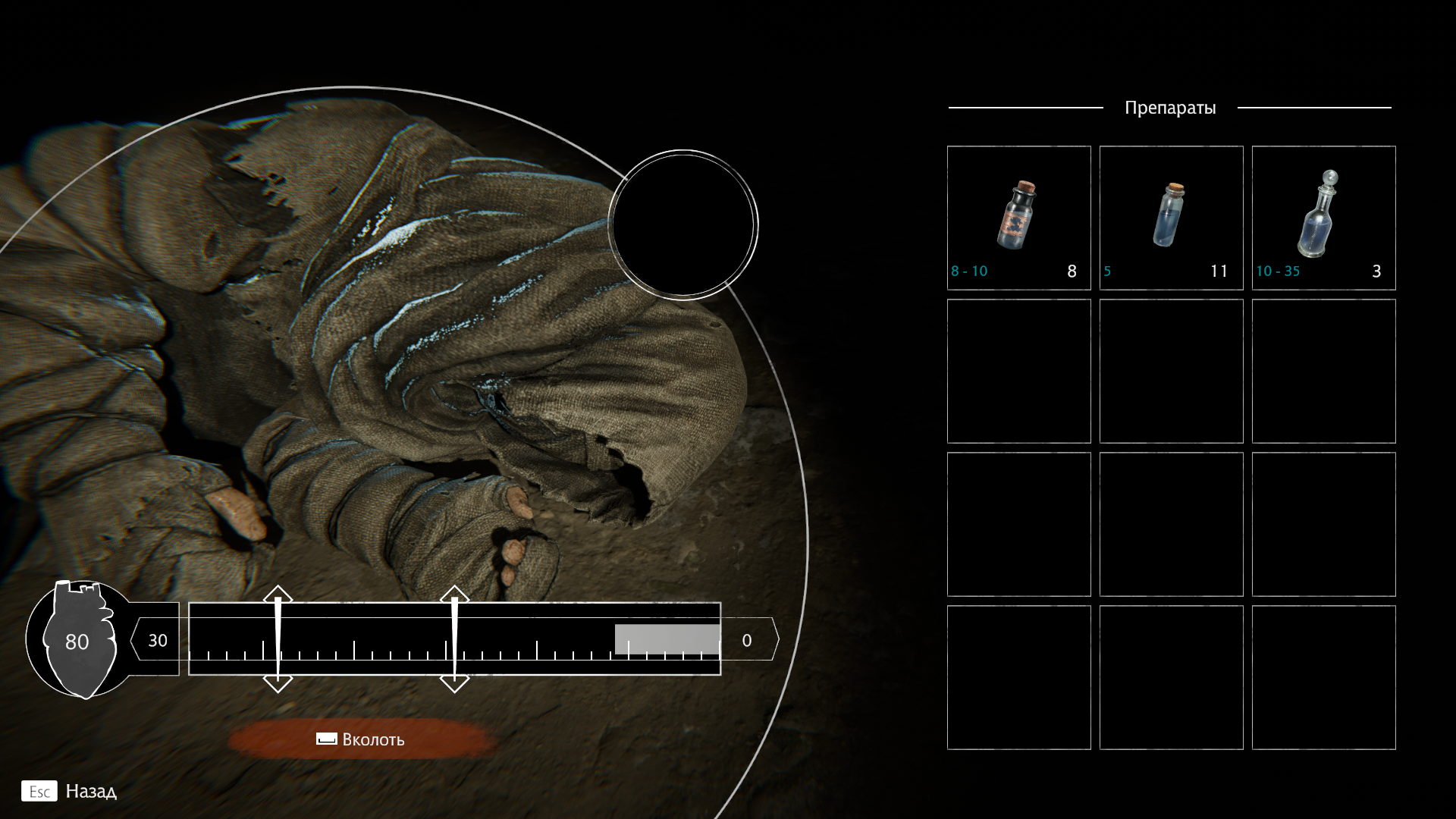Choose the small corked blue vial
The width and height of the screenshot is (1456, 819).
click(x=1171, y=218)
